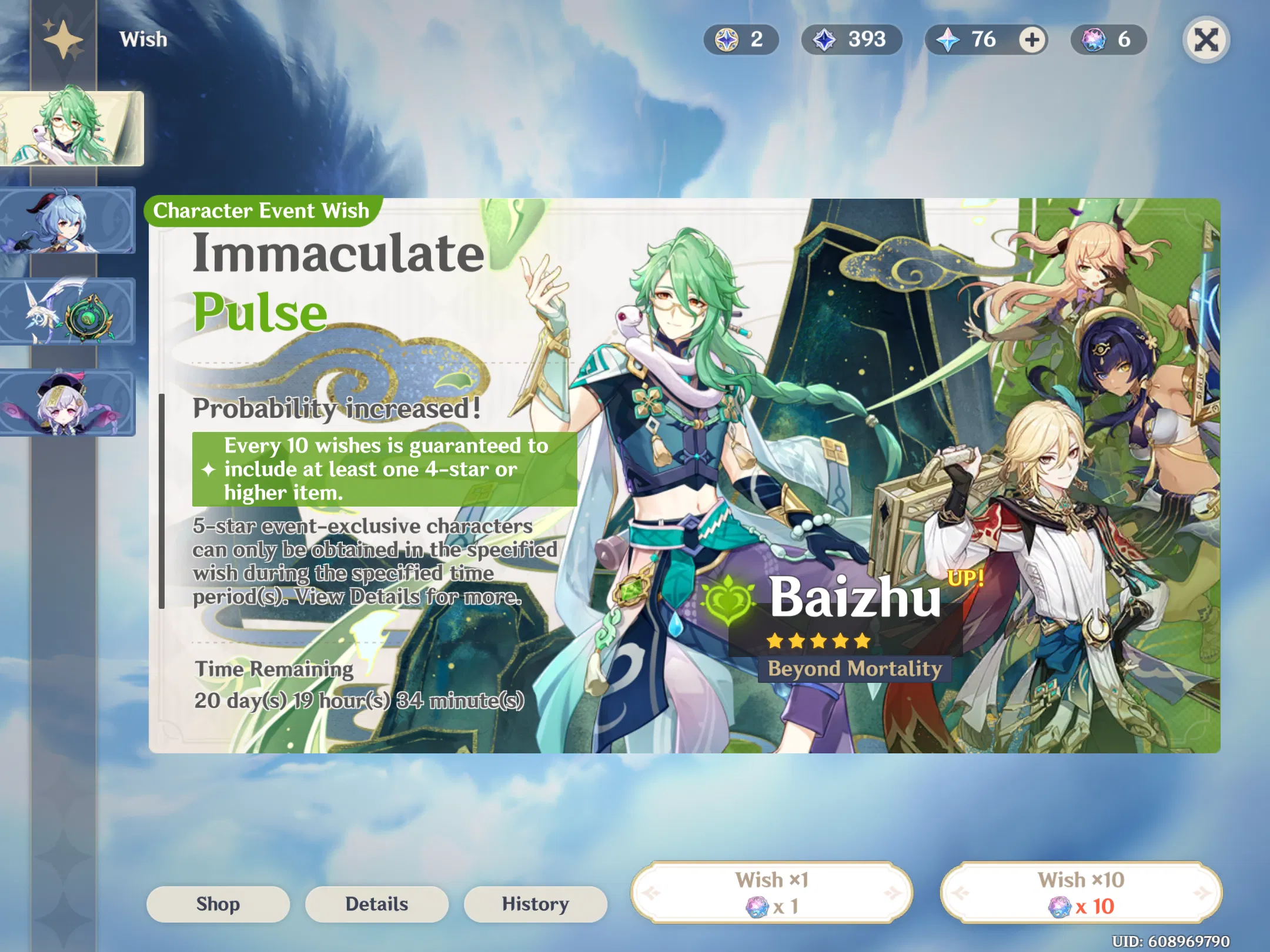The width and height of the screenshot is (1270, 952).
Task: Open the wish History
Action: (535, 904)
